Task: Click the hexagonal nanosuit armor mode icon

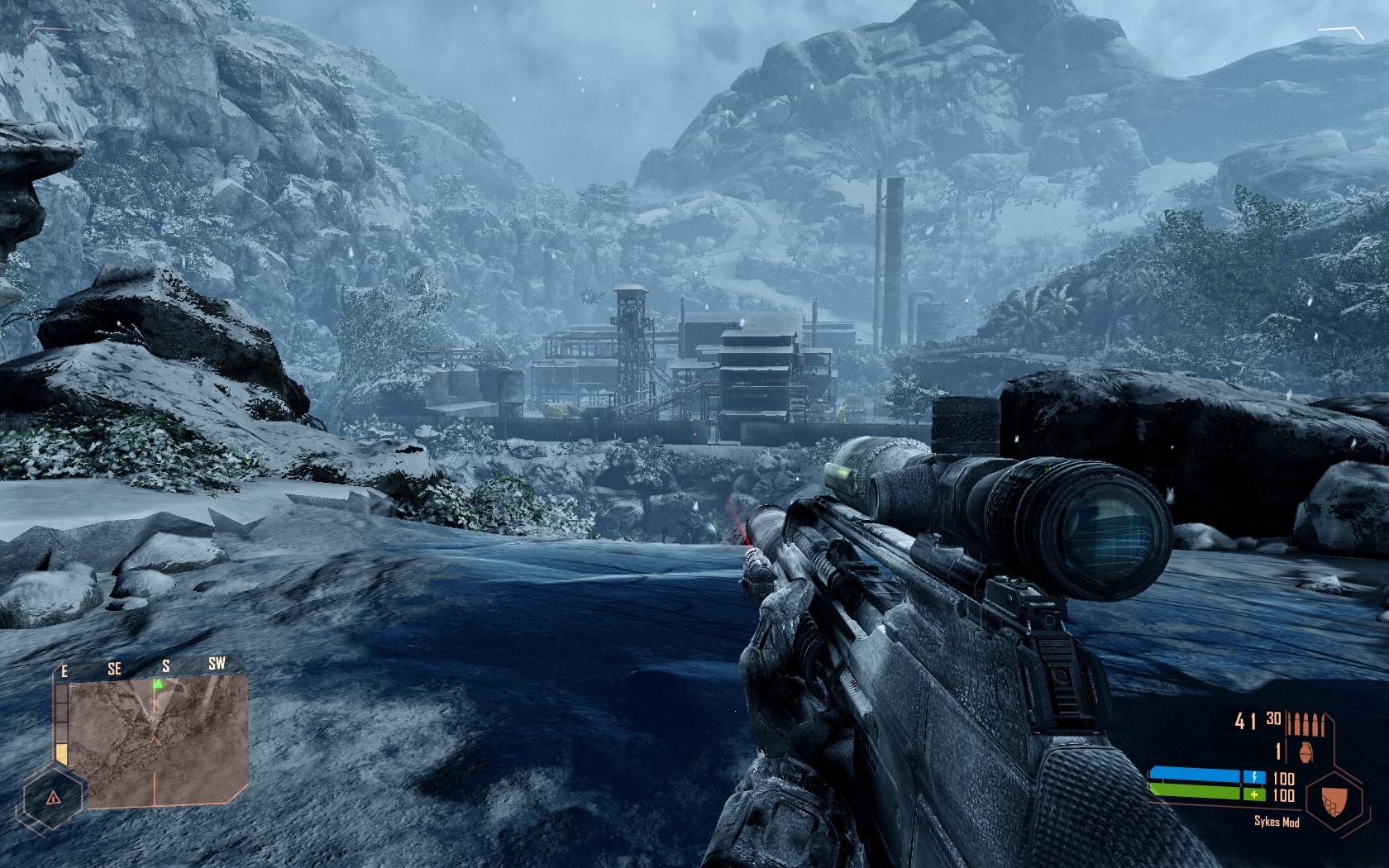Action: click(1332, 800)
